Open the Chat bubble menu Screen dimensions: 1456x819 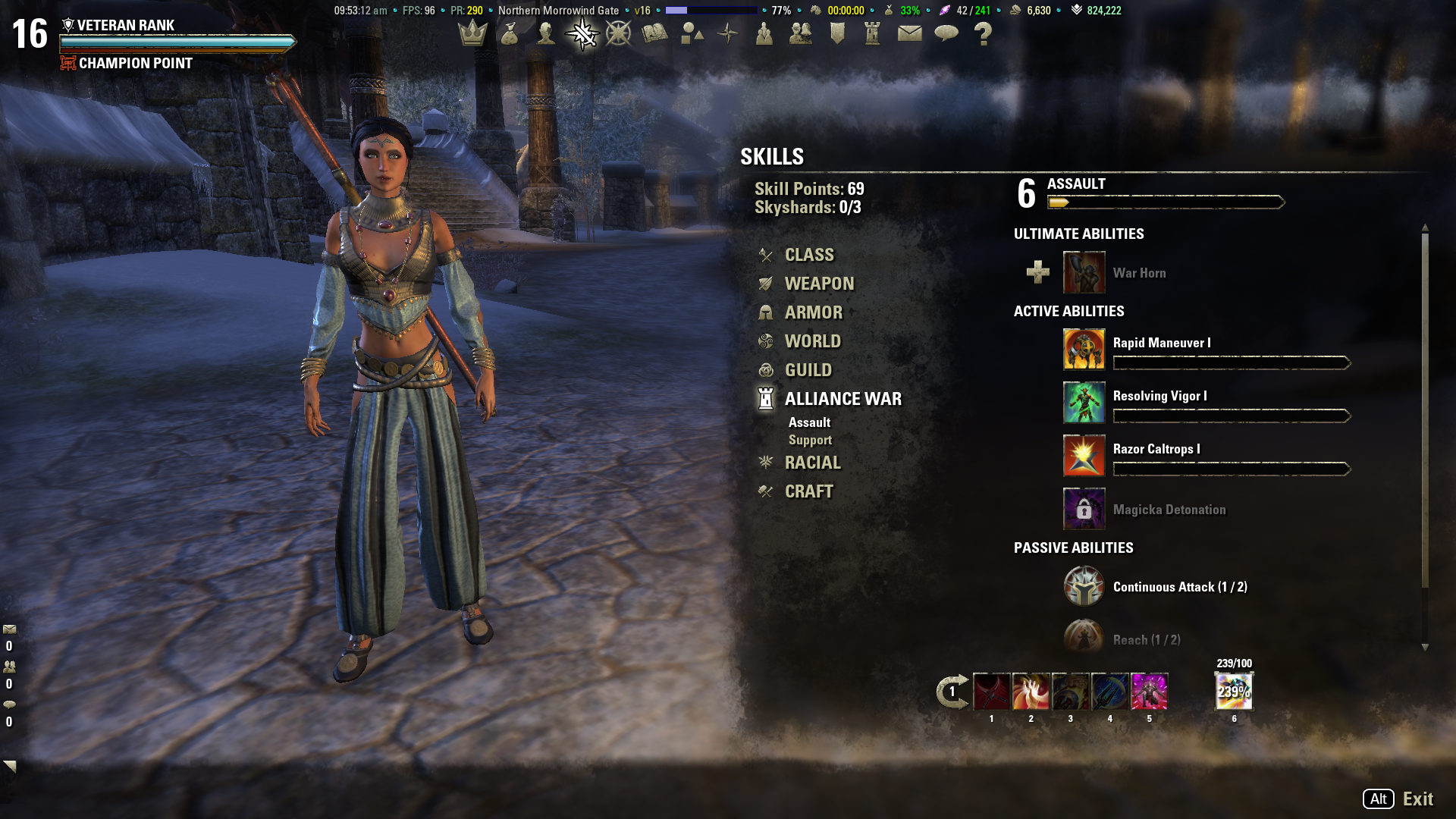coord(947,34)
